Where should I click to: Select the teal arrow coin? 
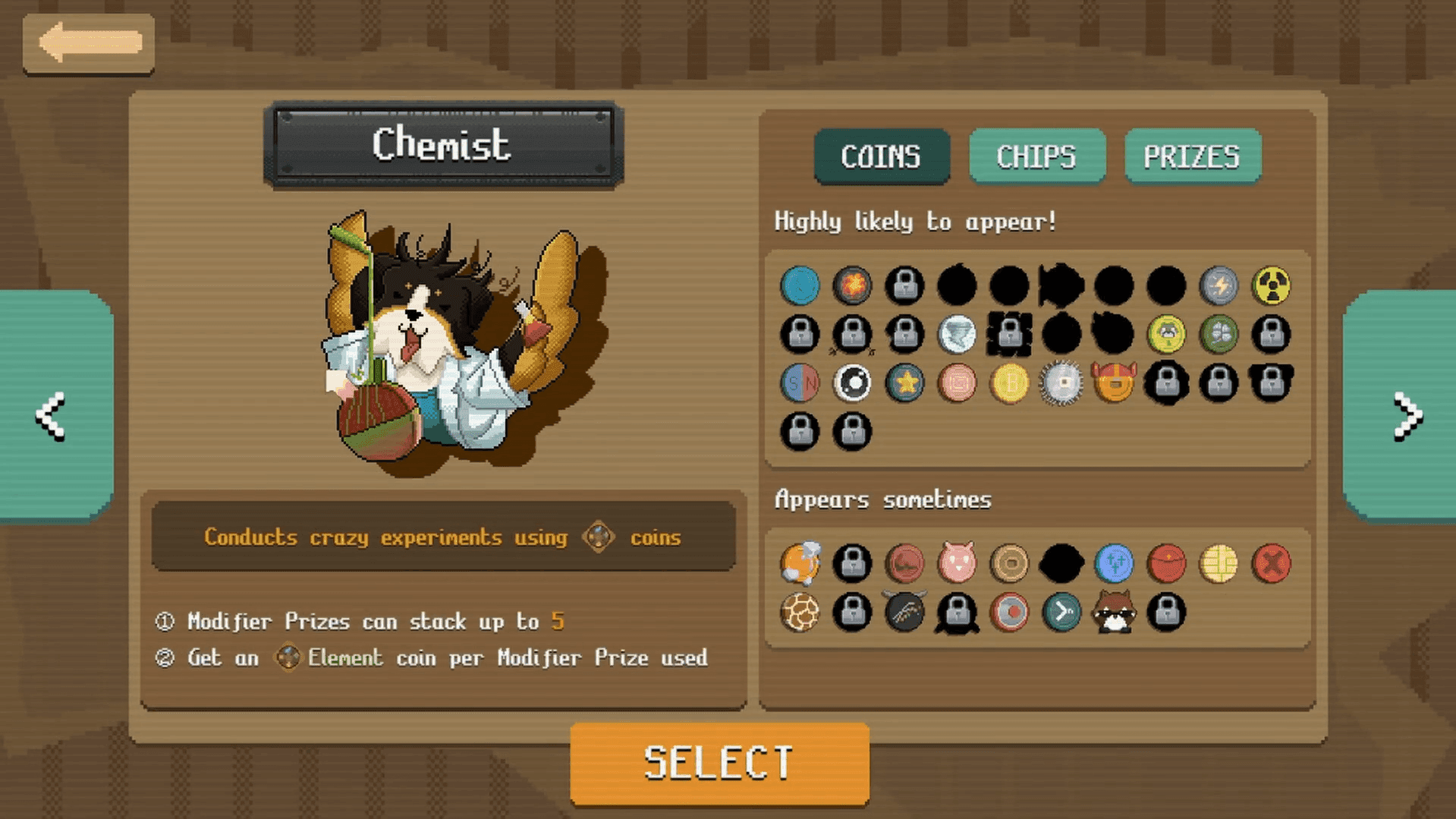(1061, 612)
